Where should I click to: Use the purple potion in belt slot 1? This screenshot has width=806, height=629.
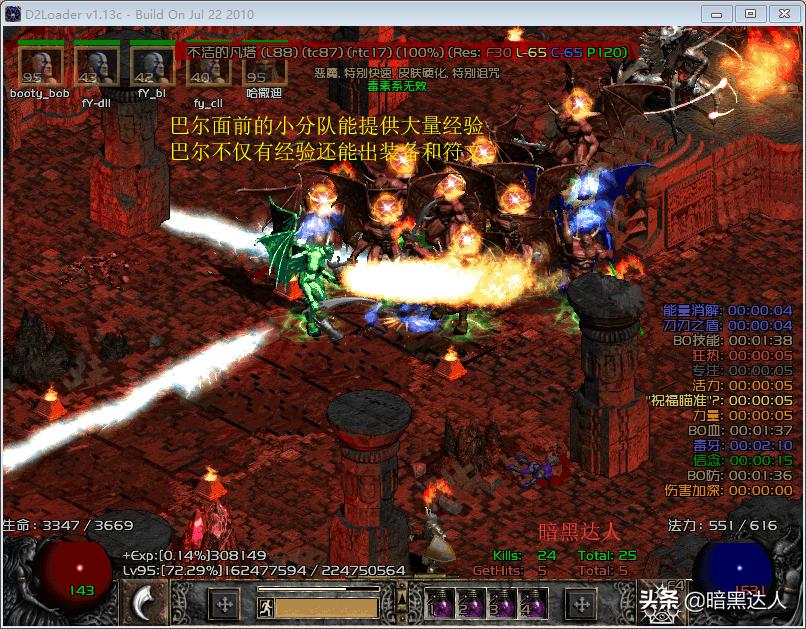click(441, 603)
